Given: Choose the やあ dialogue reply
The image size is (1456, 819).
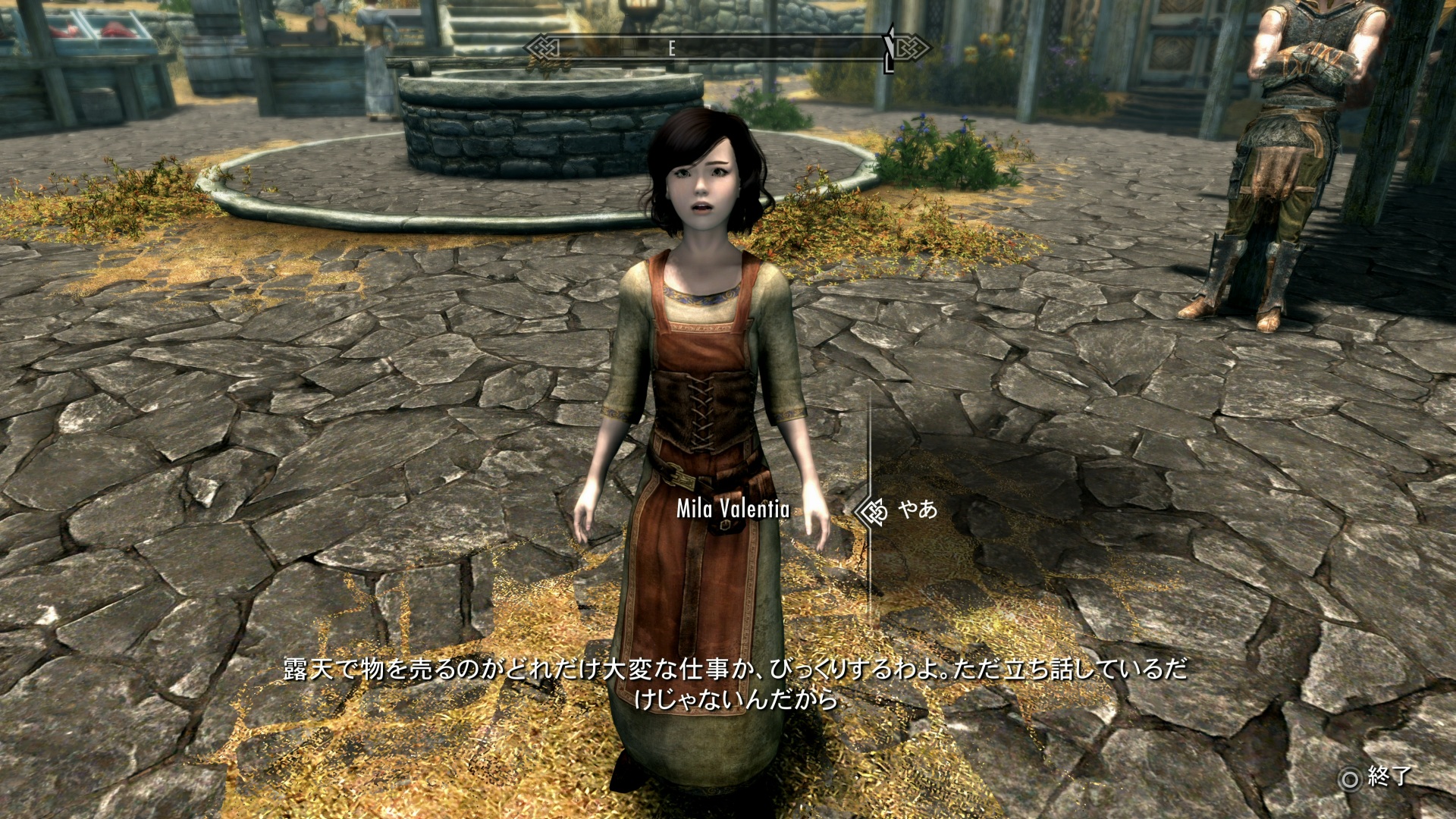Looking at the screenshot, I should pyautogui.click(x=918, y=510).
